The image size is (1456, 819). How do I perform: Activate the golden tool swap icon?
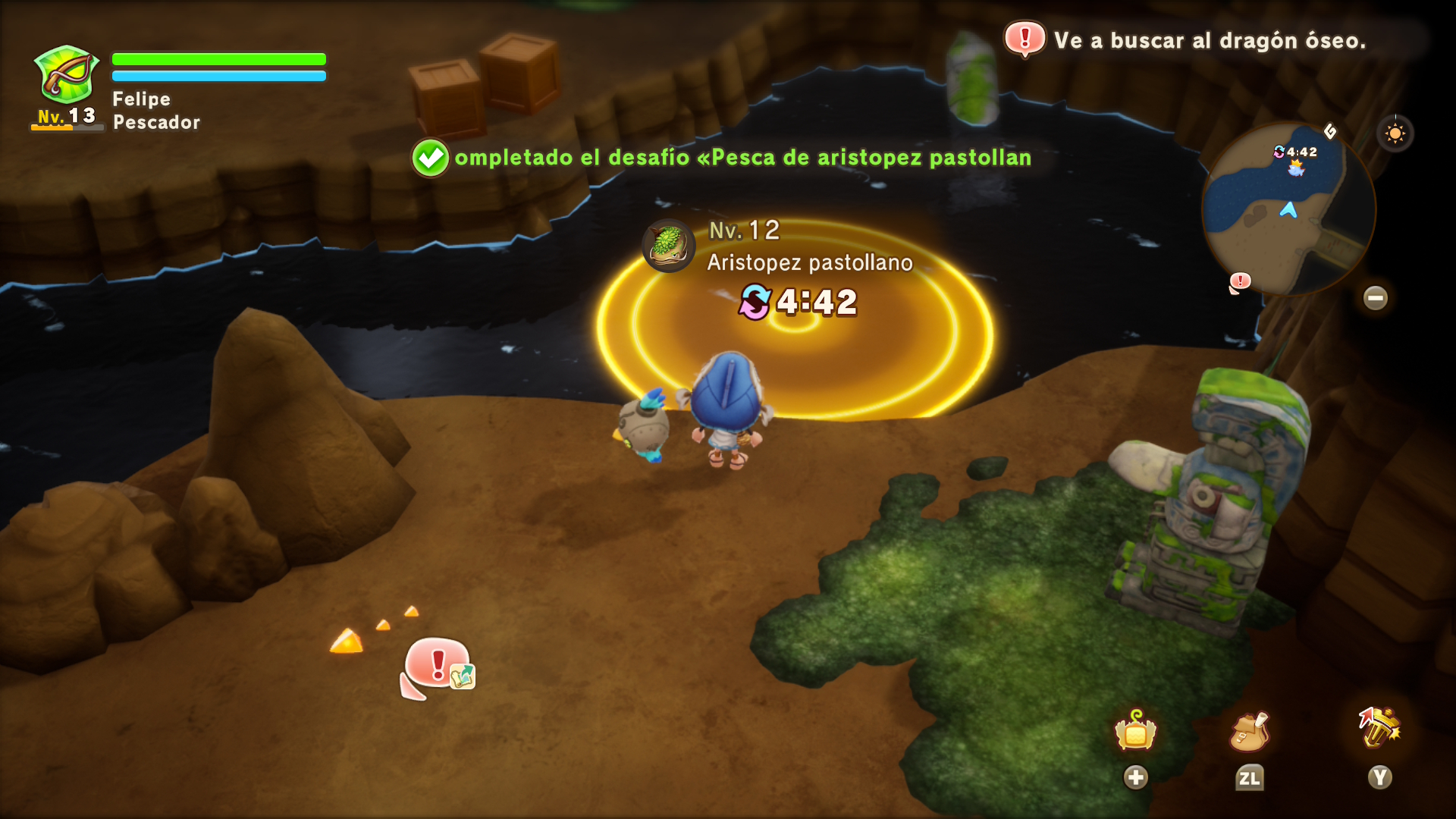[1379, 728]
